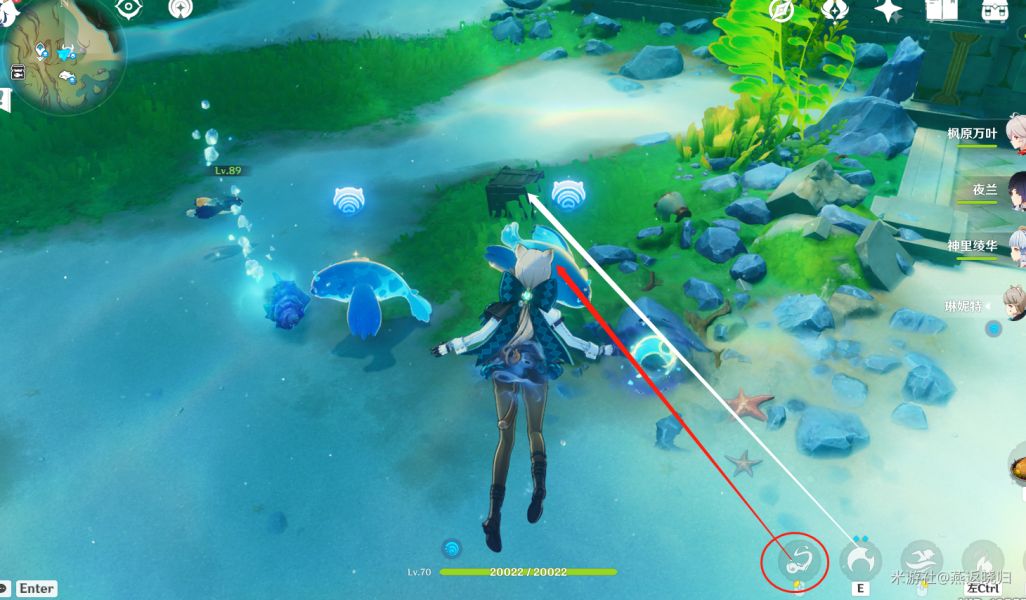Open the starred tutorial icon beside the eye

(x=180, y=9)
